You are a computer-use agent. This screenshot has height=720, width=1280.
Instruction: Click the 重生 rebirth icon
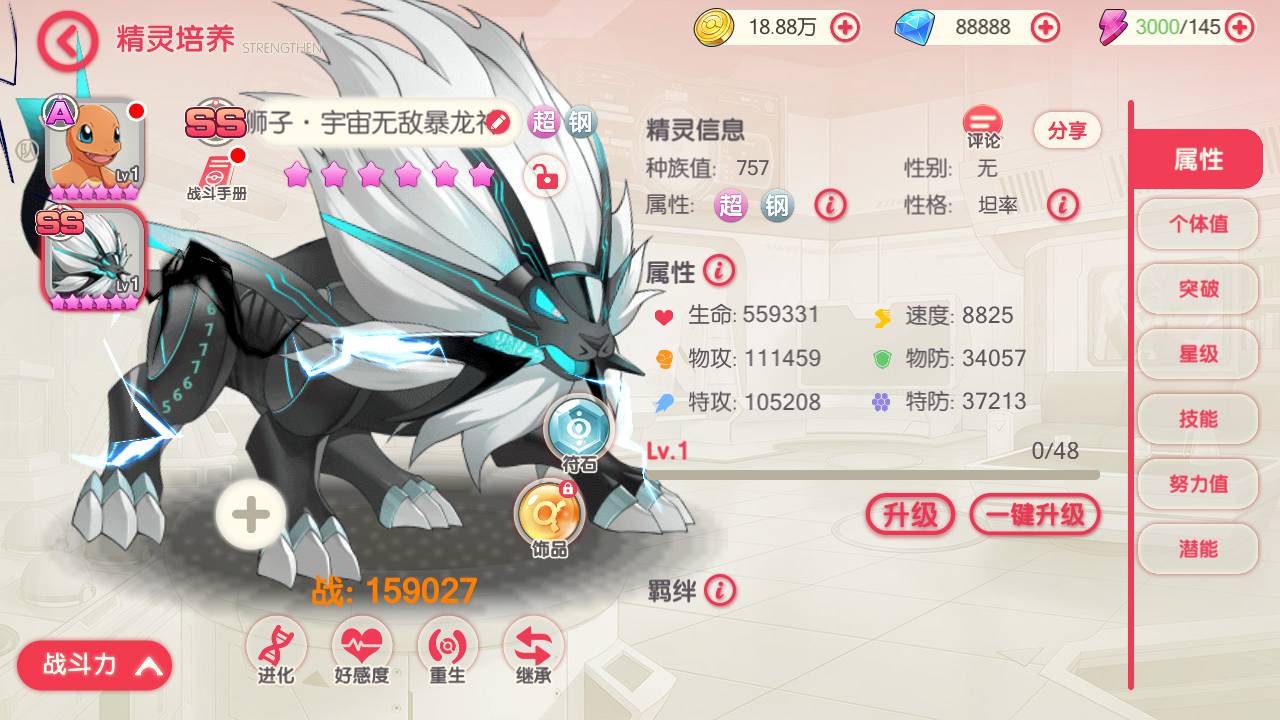[447, 644]
